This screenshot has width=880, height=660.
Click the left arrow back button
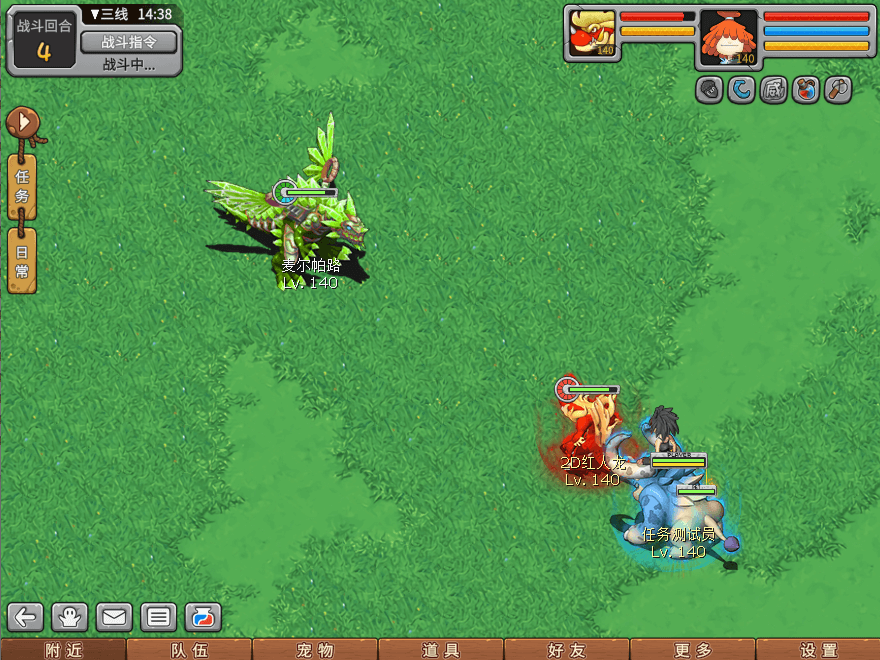click(27, 617)
